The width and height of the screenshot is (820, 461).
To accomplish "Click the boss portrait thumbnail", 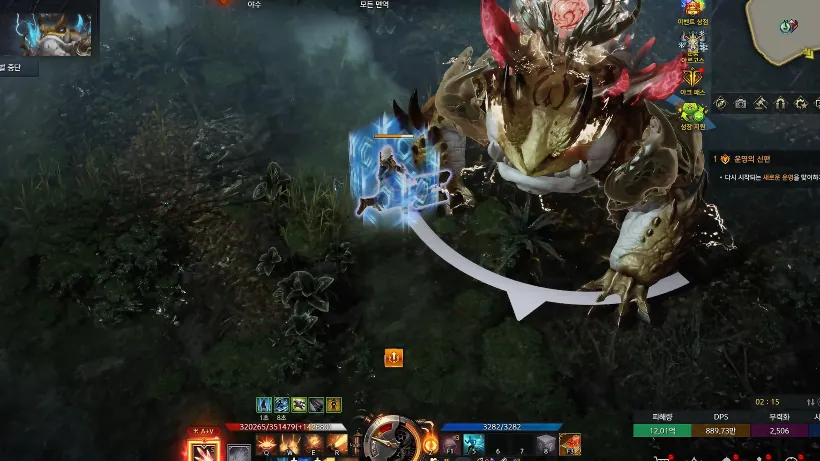I will pos(52,32).
